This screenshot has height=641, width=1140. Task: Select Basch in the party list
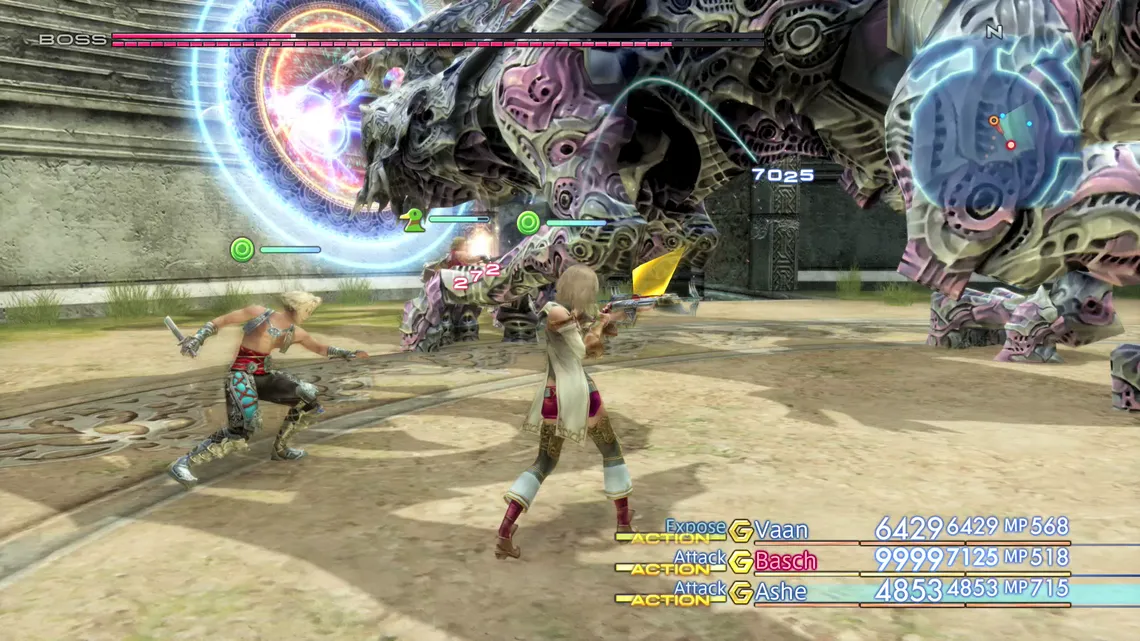pos(785,561)
